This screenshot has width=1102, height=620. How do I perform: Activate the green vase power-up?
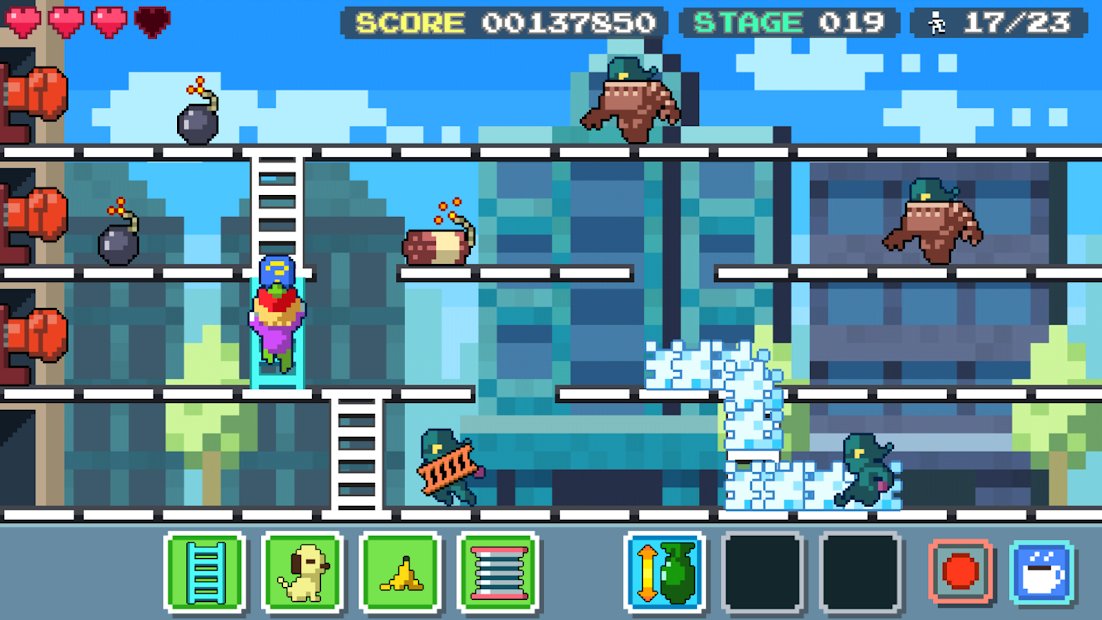(x=665, y=572)
